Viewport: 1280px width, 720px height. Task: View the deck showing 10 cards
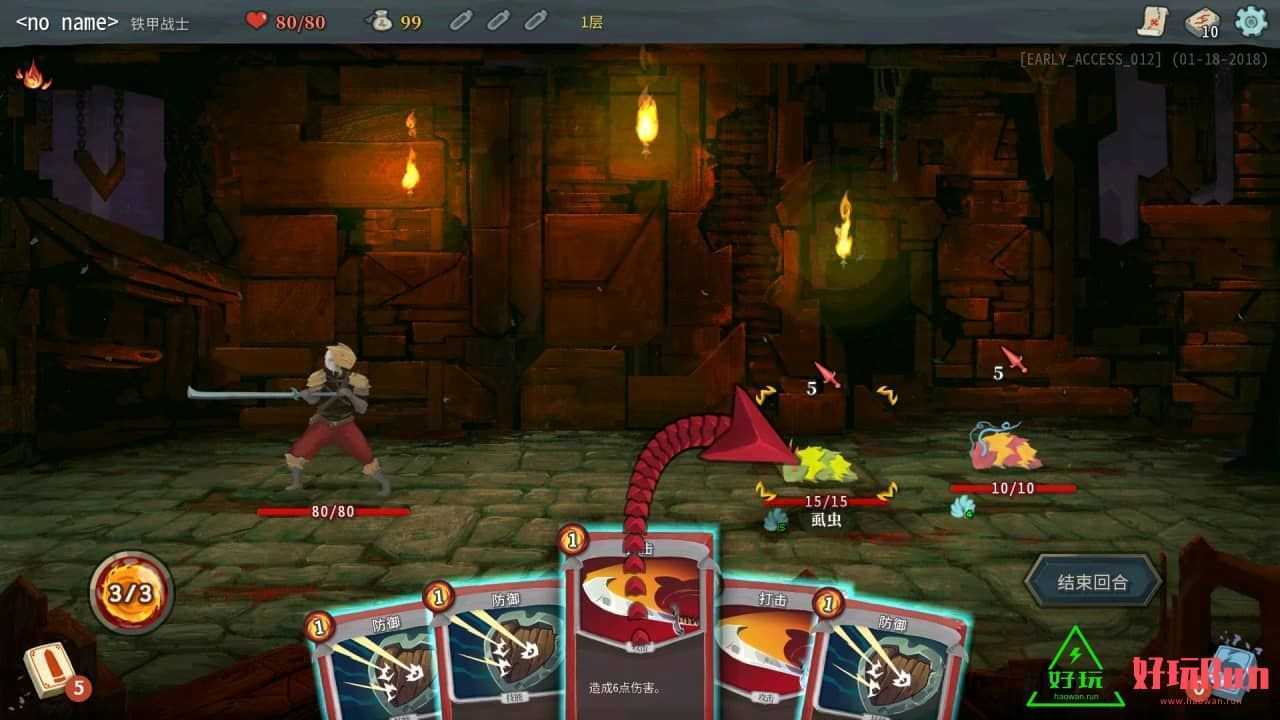pos(1202,22)
